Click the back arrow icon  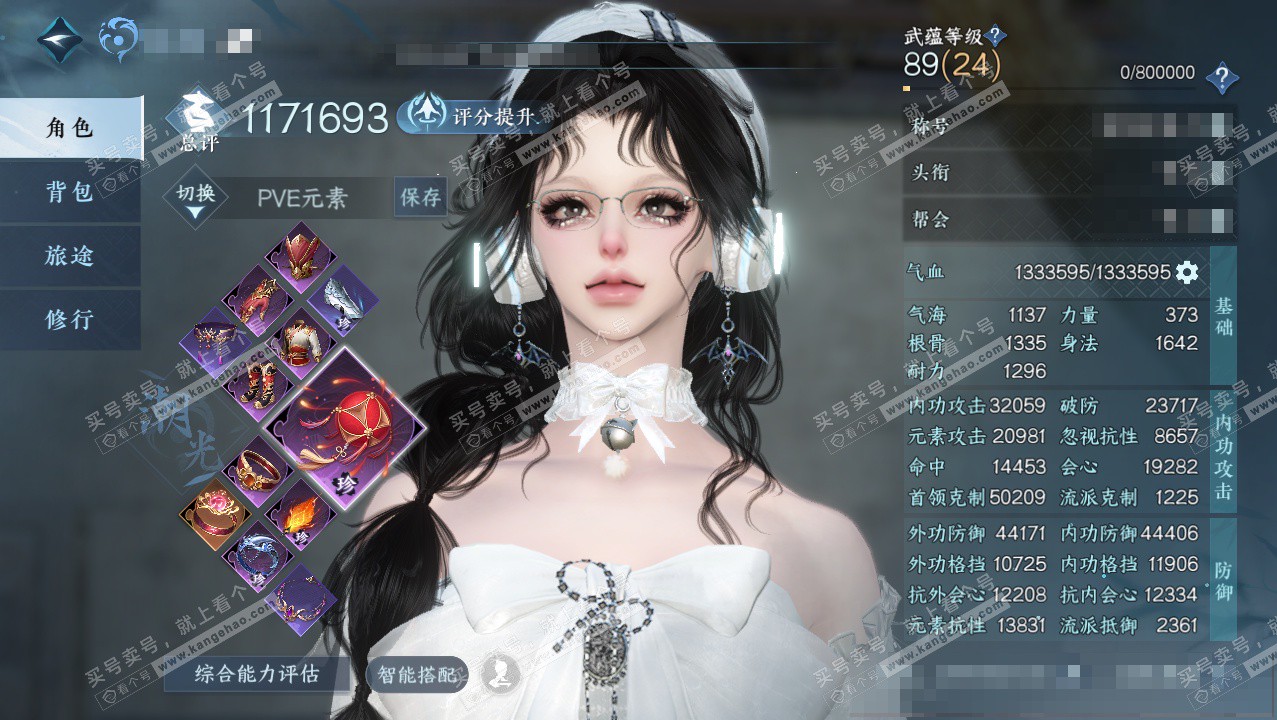tap(59, 38)
